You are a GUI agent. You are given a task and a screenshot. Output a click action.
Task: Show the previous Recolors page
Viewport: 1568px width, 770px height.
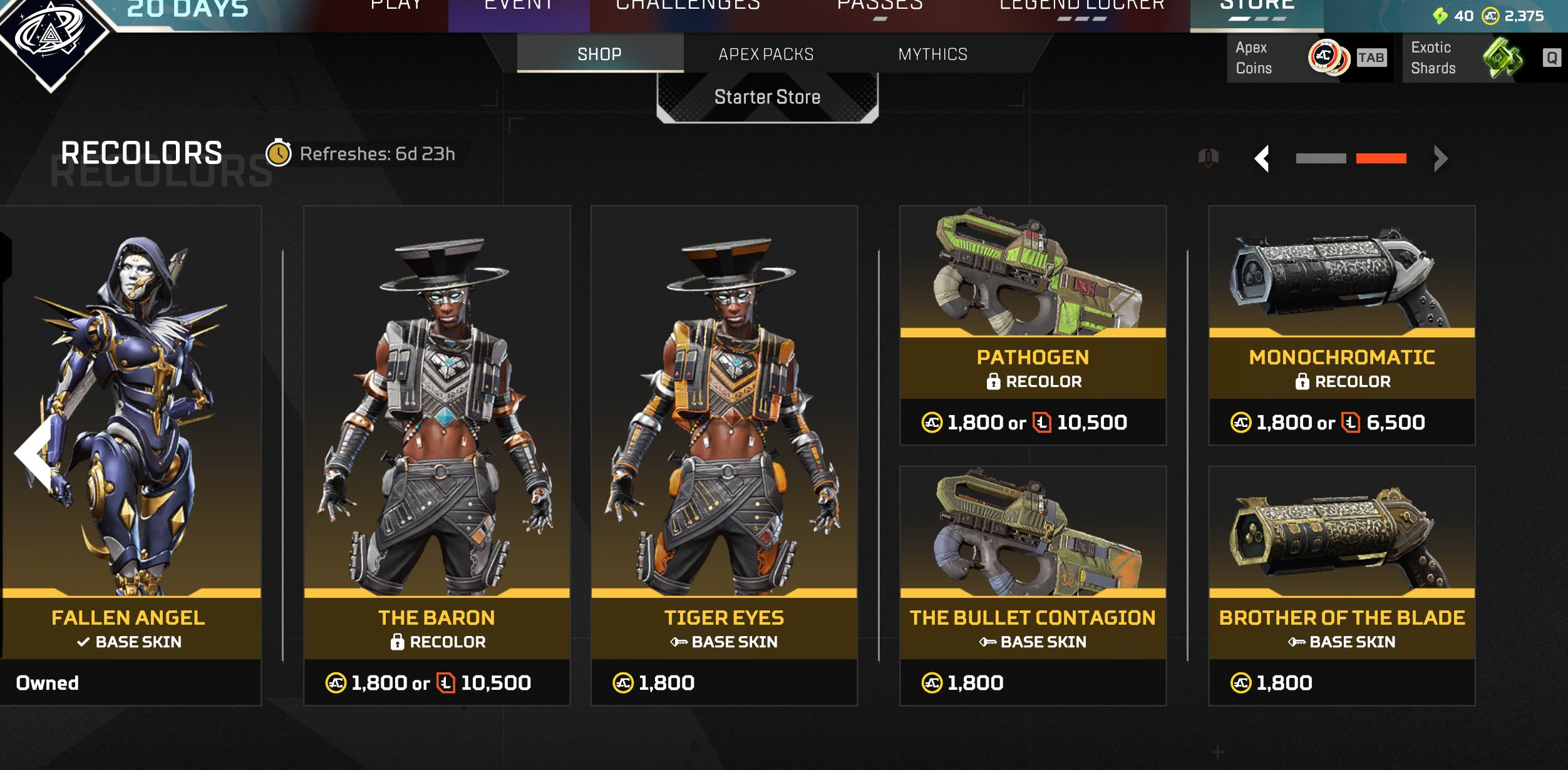click(1262, 158)
